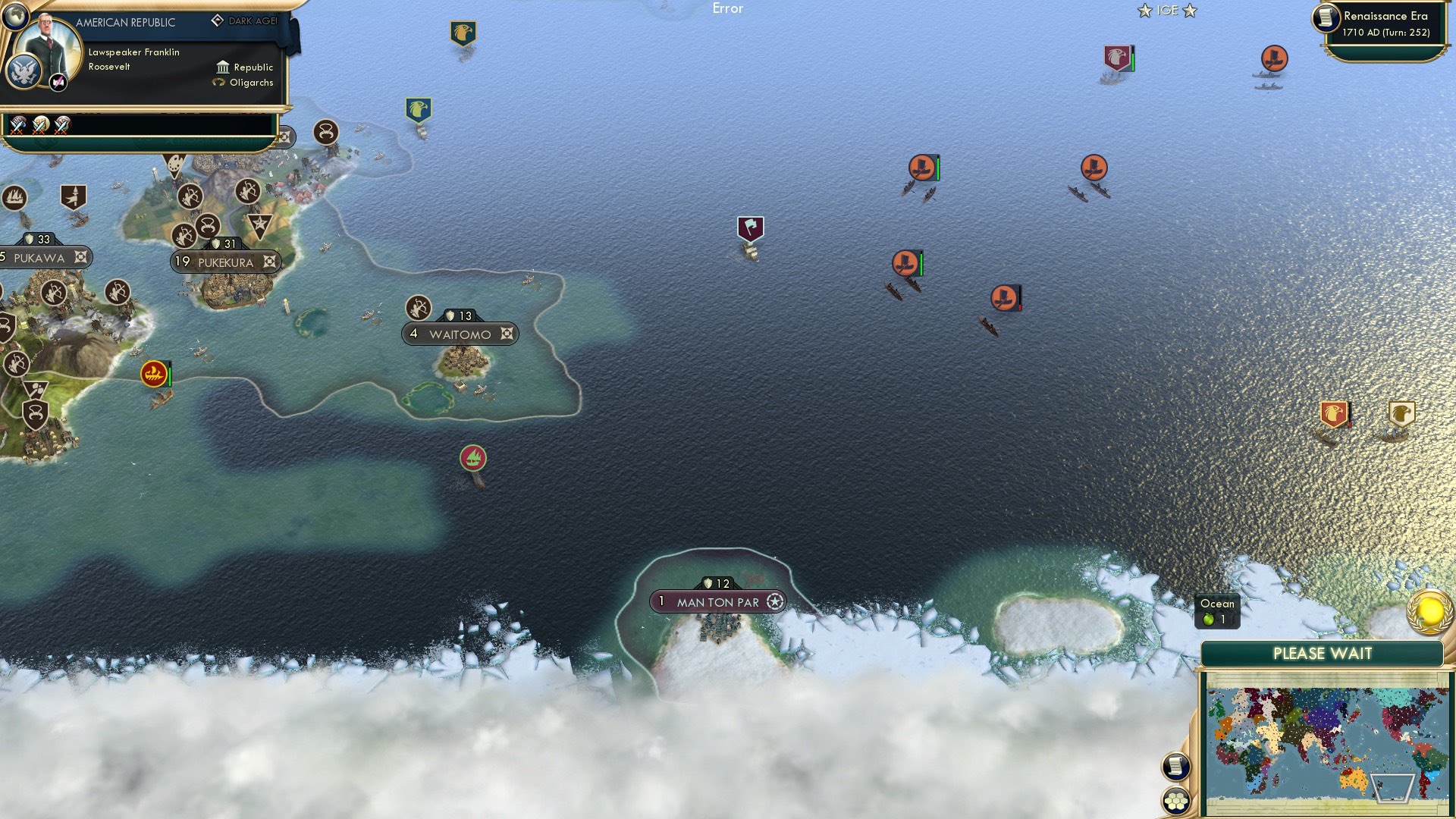Click the Waitomo city banner
1456x819 pixels.
(x=459, y=334)
